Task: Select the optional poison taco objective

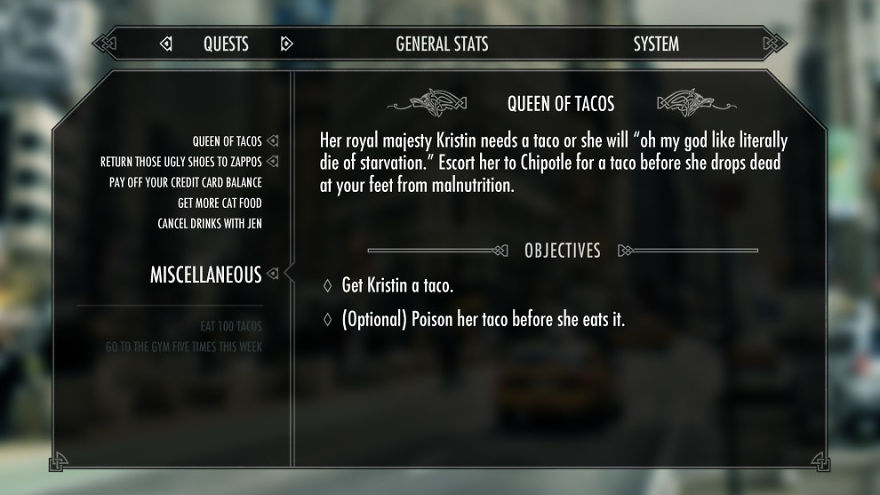Action: 483,320
